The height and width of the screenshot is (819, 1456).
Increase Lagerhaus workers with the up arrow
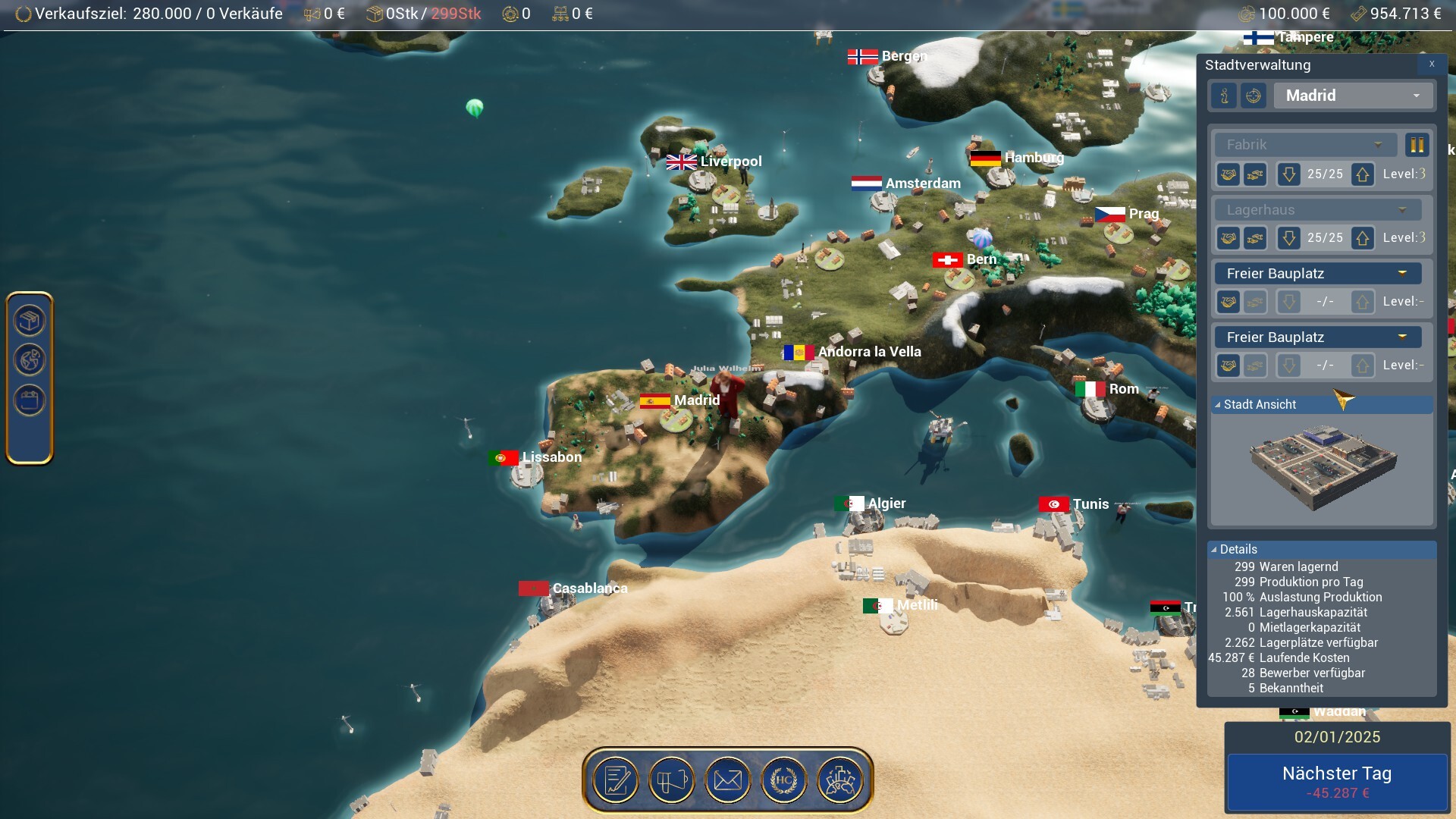[x=1363, y=238]
